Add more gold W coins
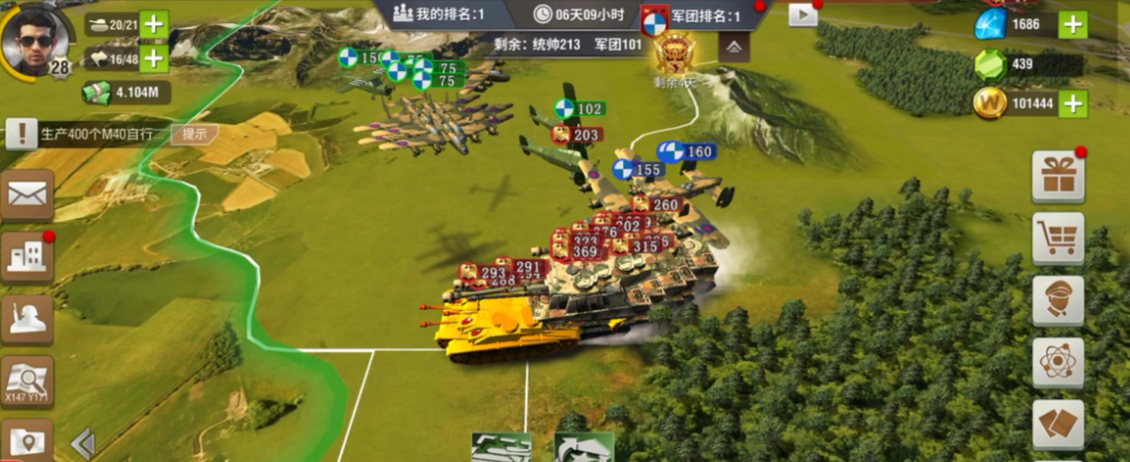The image size is (1130, 462). tap(1072, 103)
